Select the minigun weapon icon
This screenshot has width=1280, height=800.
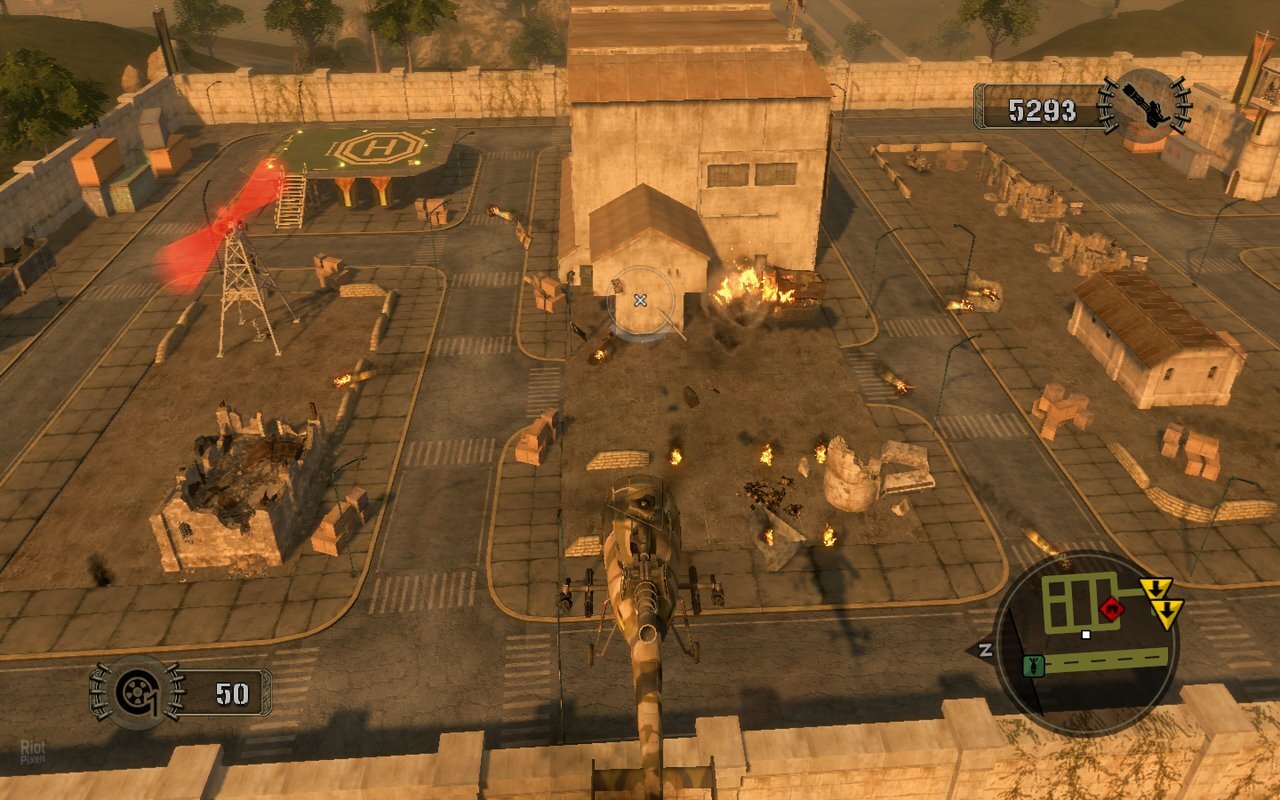(x=1147, y=102)
